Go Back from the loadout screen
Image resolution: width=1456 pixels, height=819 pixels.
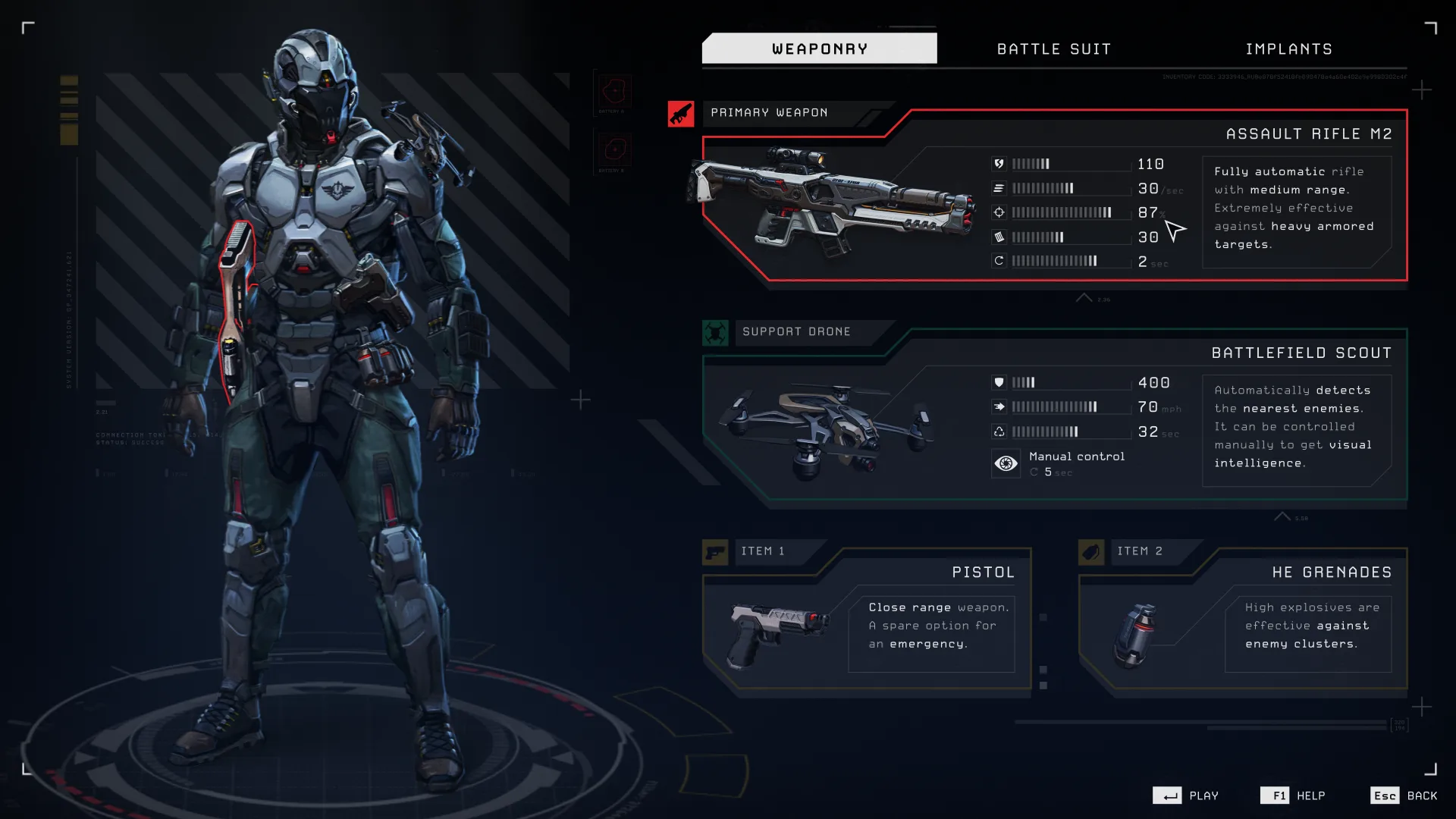(x=1421, y=795)
